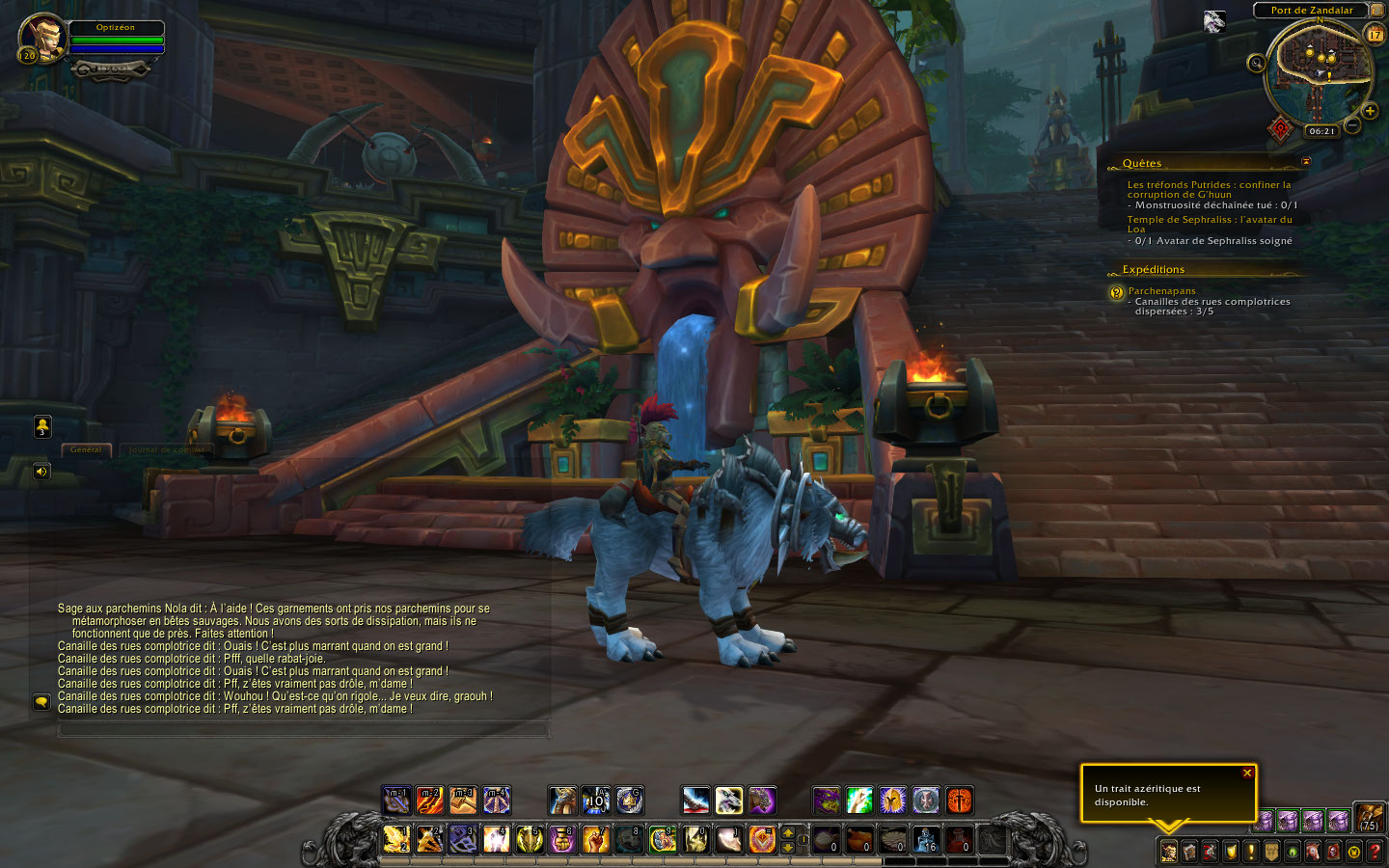The width and height of the screenshot is (1389, 868).
Task: Open the Parchenapans expedition objective
Action: [x=1161, y=290]
